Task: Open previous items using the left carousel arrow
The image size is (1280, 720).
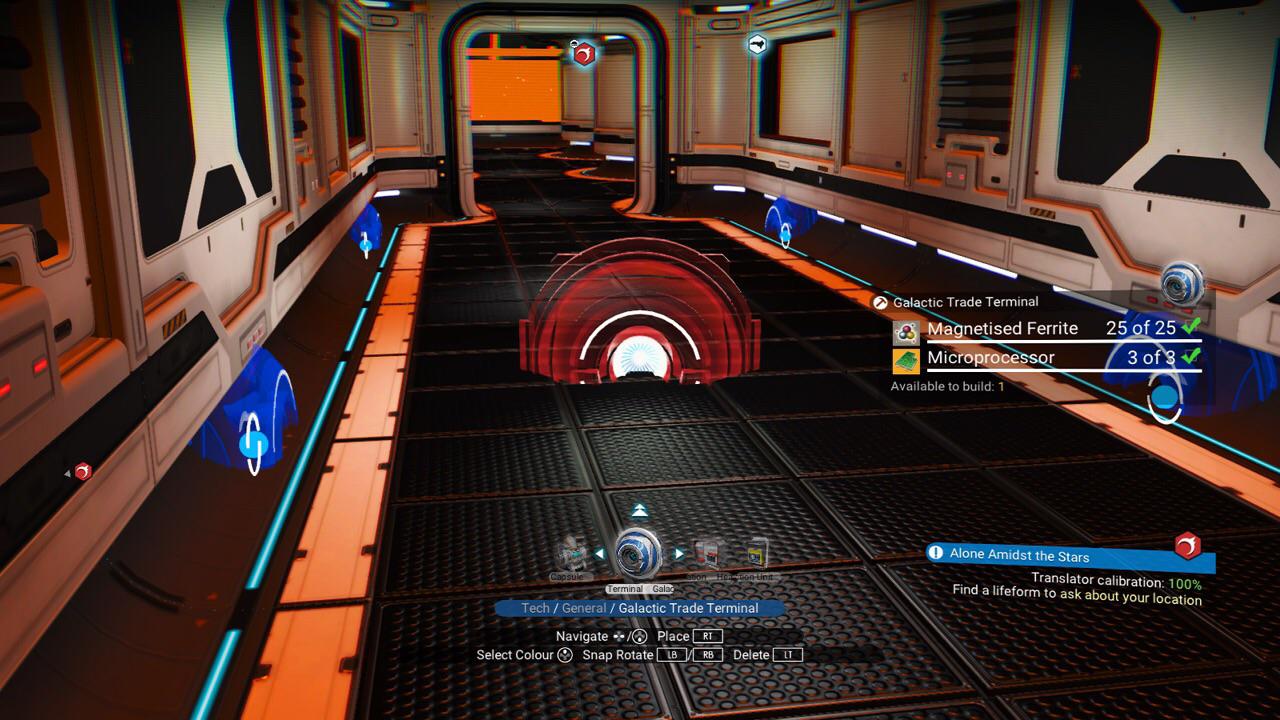Action: (601, 554)
